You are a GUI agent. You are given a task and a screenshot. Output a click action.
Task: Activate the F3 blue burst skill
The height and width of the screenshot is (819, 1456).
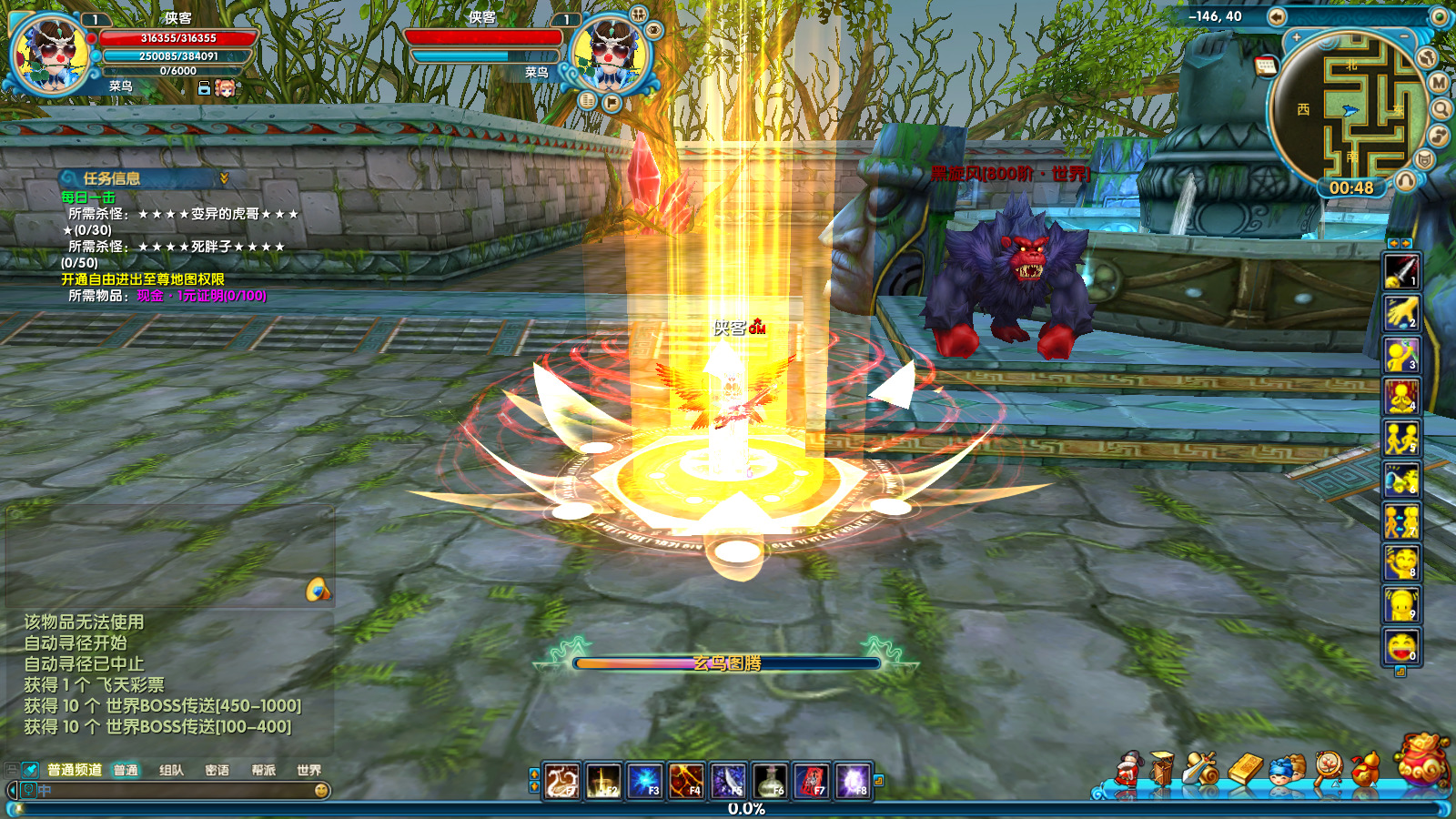[x=645, y=781]
